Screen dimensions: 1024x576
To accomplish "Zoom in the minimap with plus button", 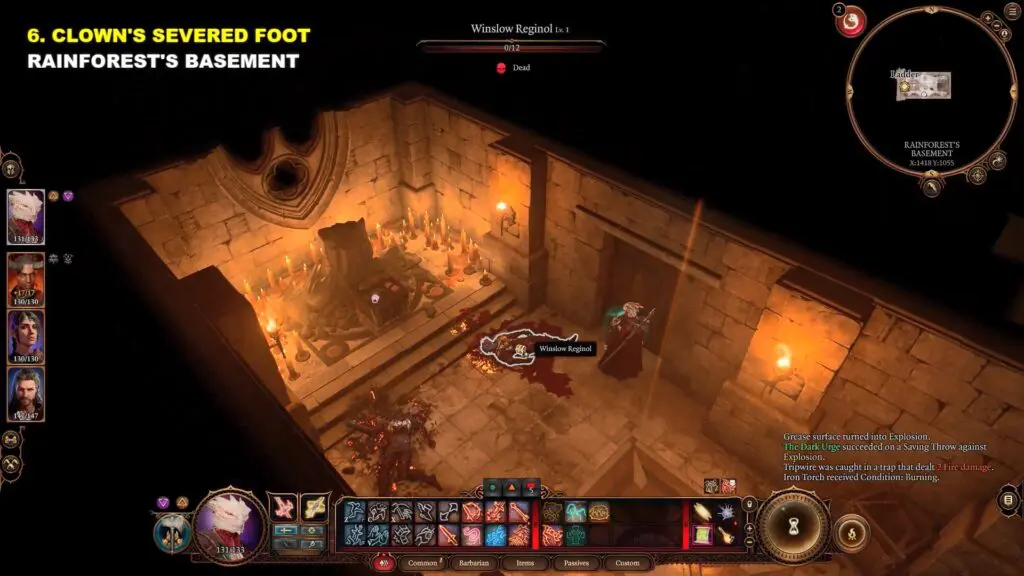I will 987,19.
